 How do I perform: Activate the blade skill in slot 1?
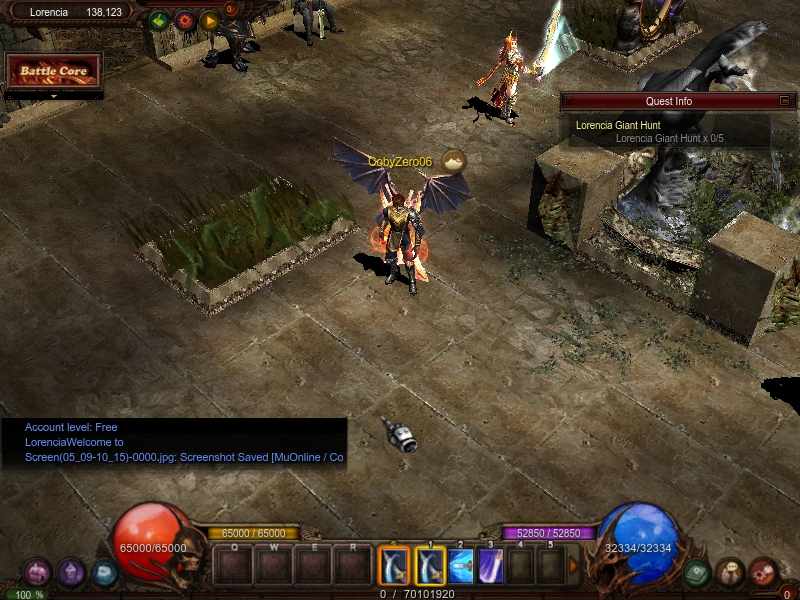point(429,566)
